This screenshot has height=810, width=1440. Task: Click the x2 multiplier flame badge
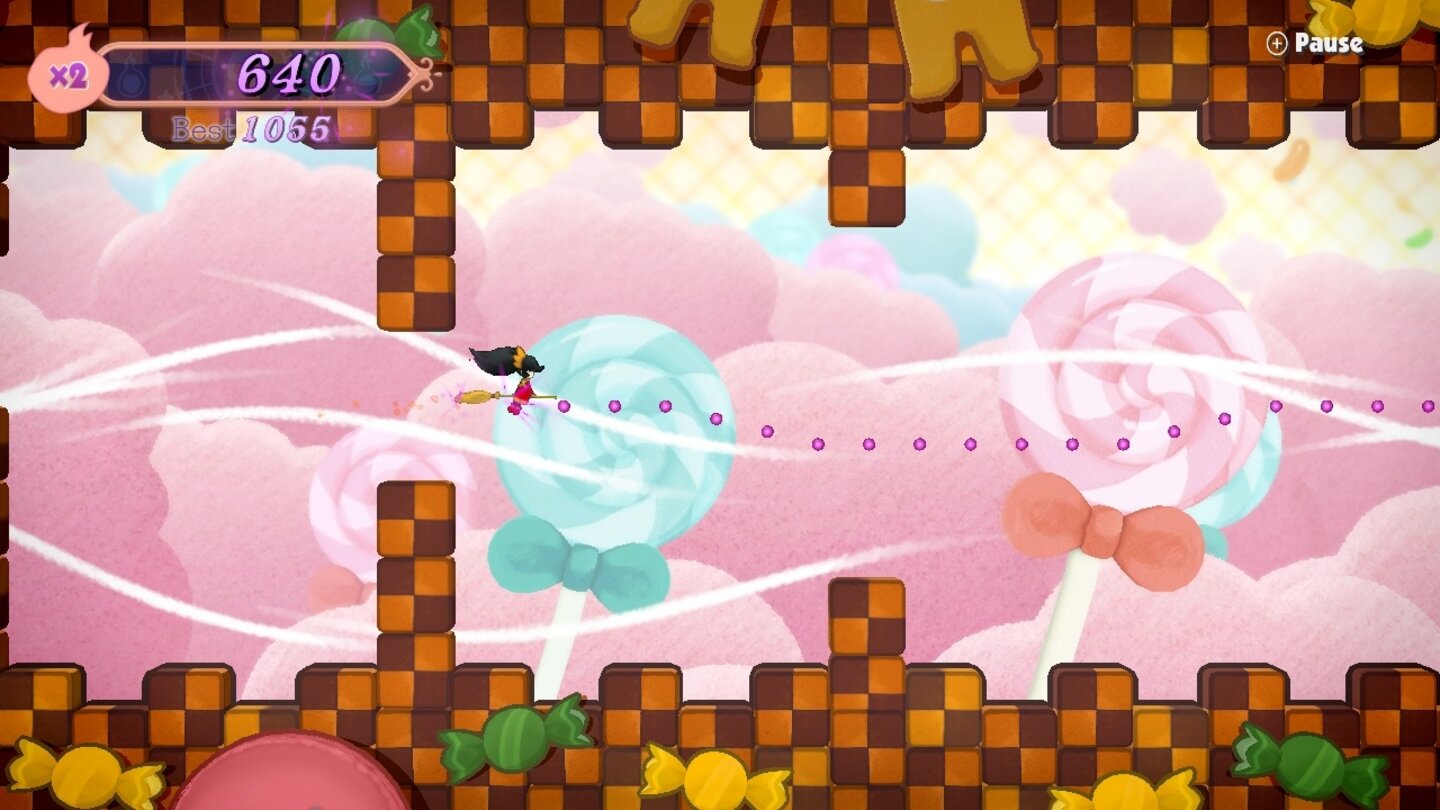point(68,70)
